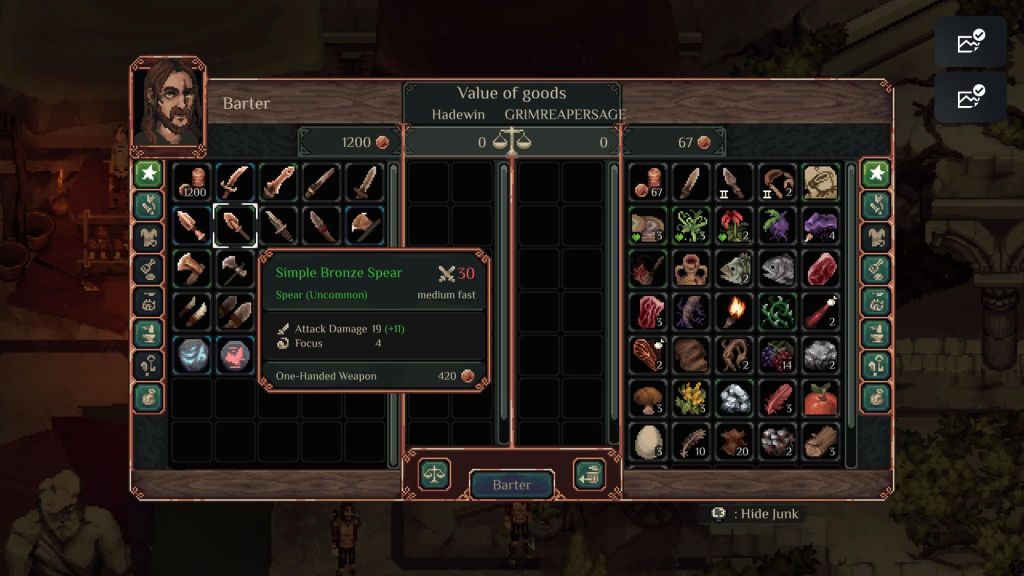Viewport: 1024px width, 576px height.
Task: Confirm trade with the Barter button
Action: click(511, 485)
